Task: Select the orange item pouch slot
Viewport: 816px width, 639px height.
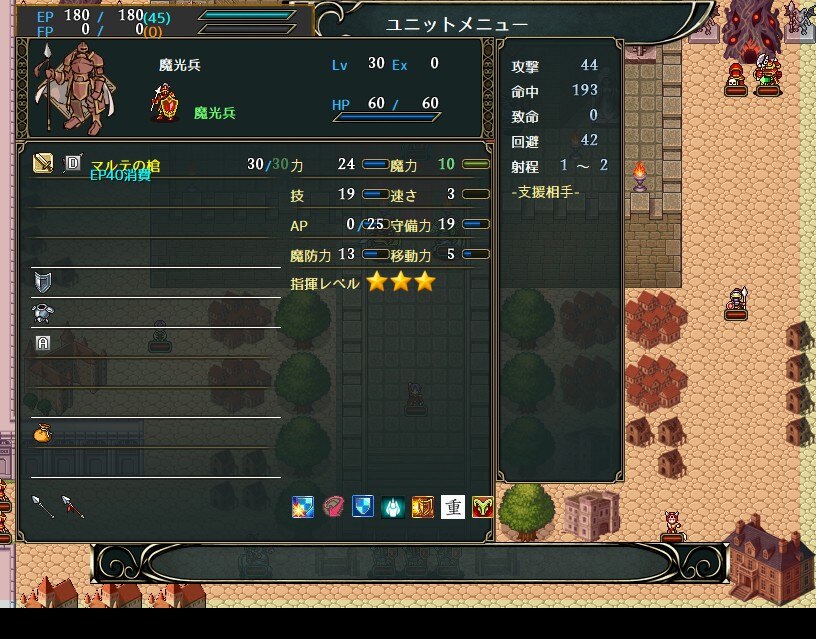Action: (42, 432)
